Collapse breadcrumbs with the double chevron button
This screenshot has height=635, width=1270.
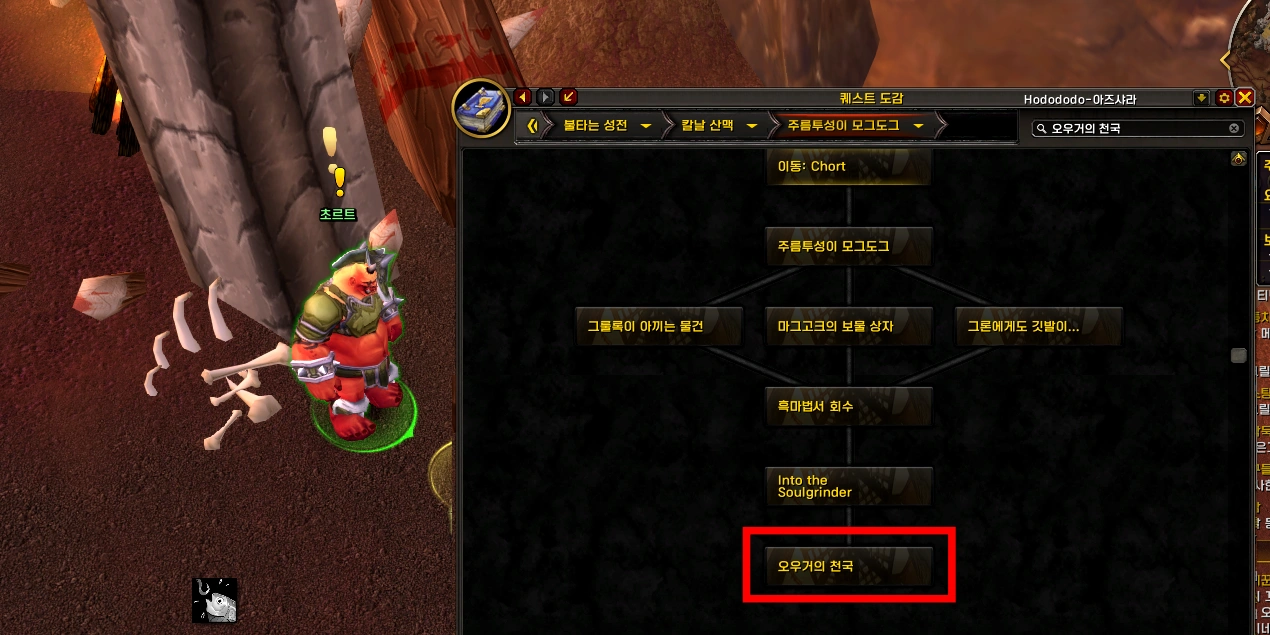pos(533,126)
